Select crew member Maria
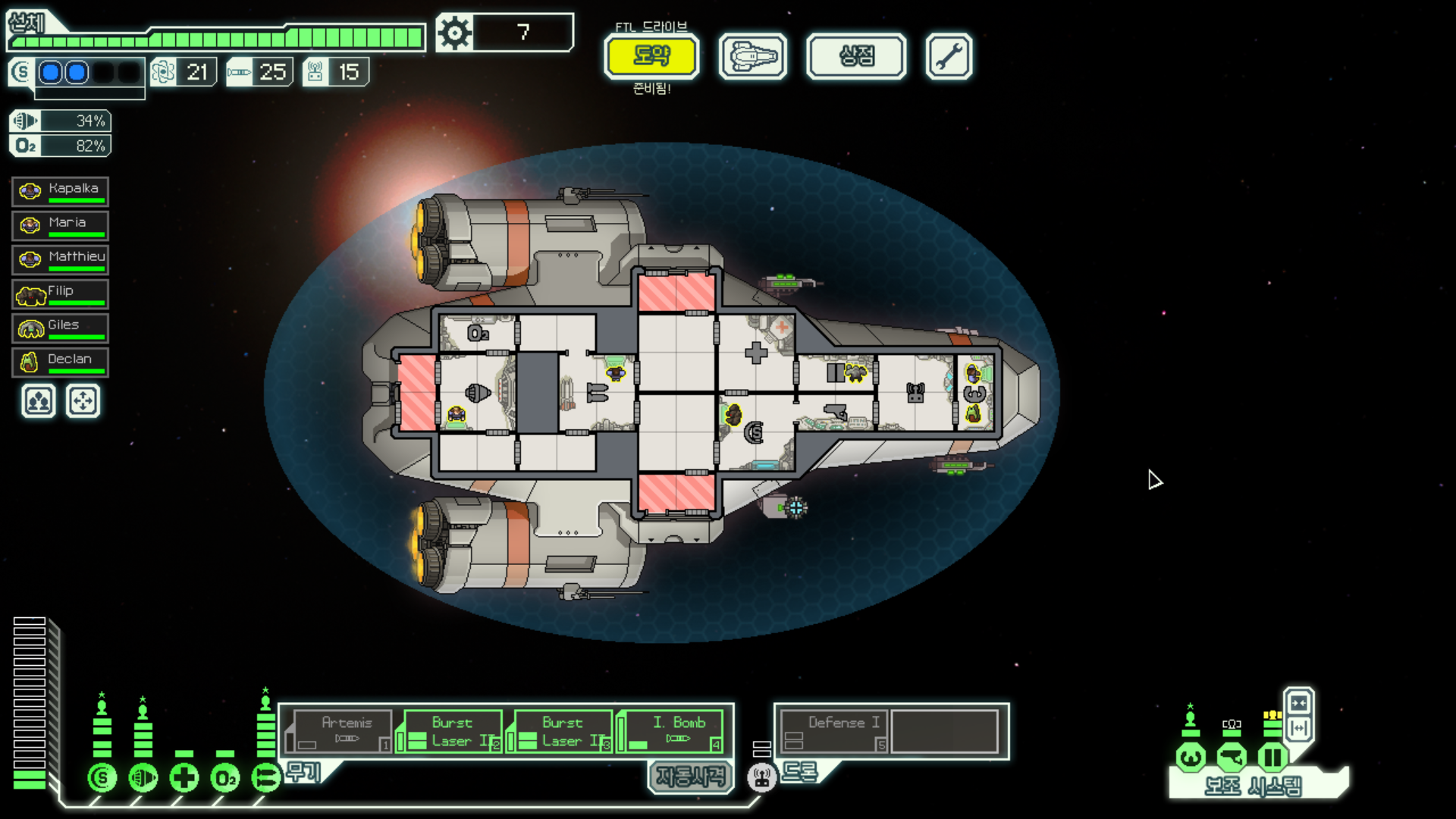 coord(61,225)
